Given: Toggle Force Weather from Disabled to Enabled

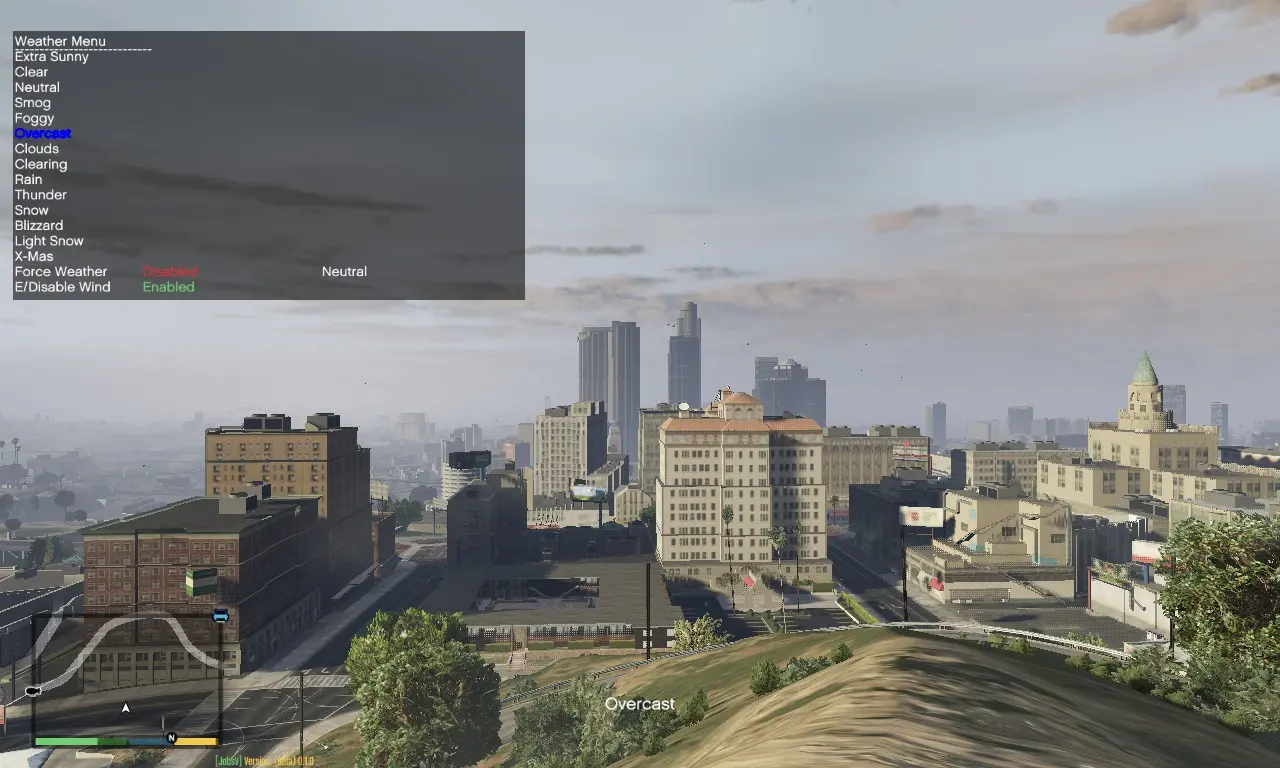Looking at the screenshot, I should coord(169,271).
